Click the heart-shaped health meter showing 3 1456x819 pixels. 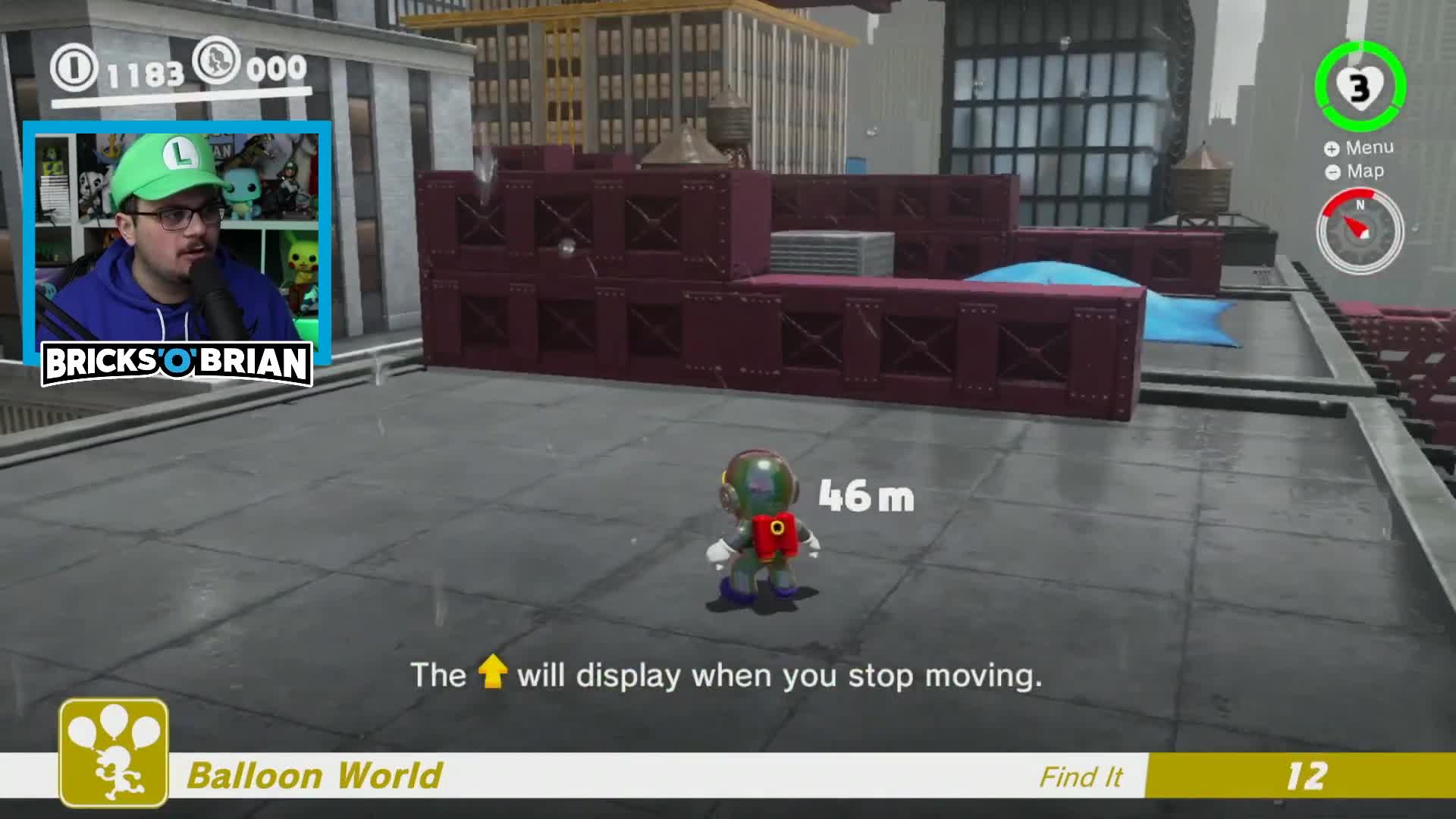1360,88
